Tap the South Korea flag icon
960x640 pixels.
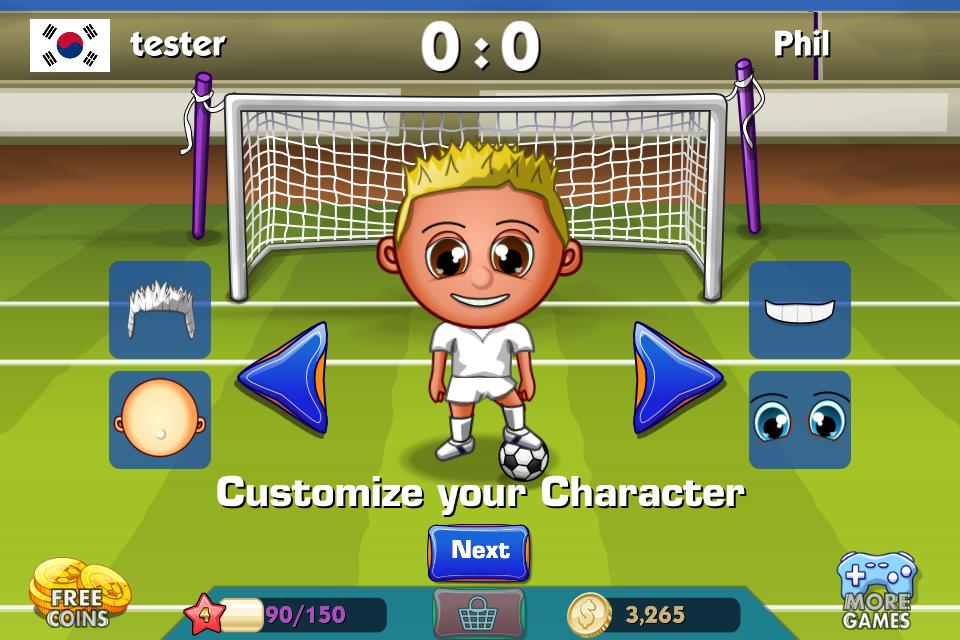pyautogui.click(x=70, y=45)
